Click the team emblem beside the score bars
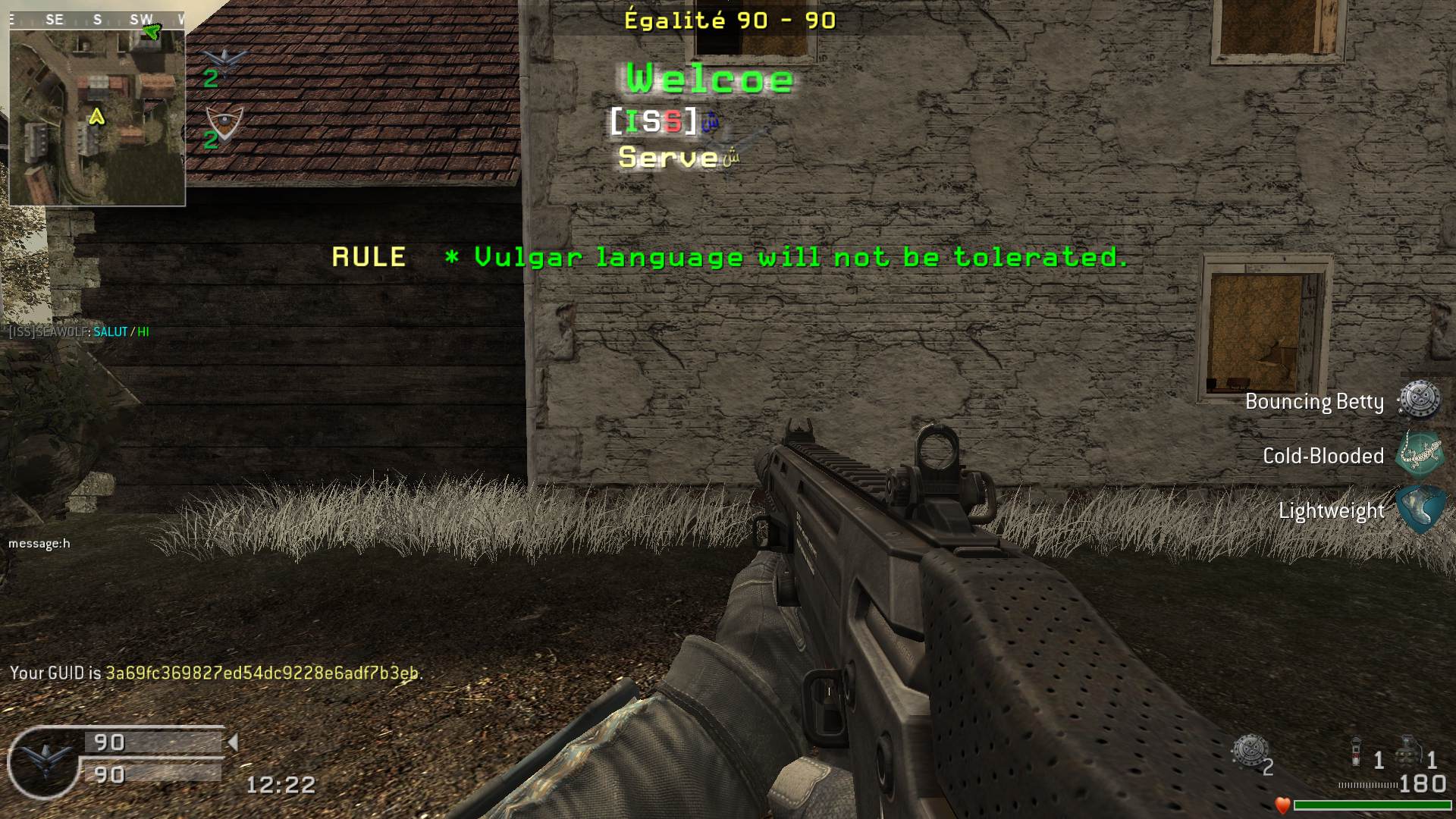This screenshot has width=1456, height=819. point(43,761)
